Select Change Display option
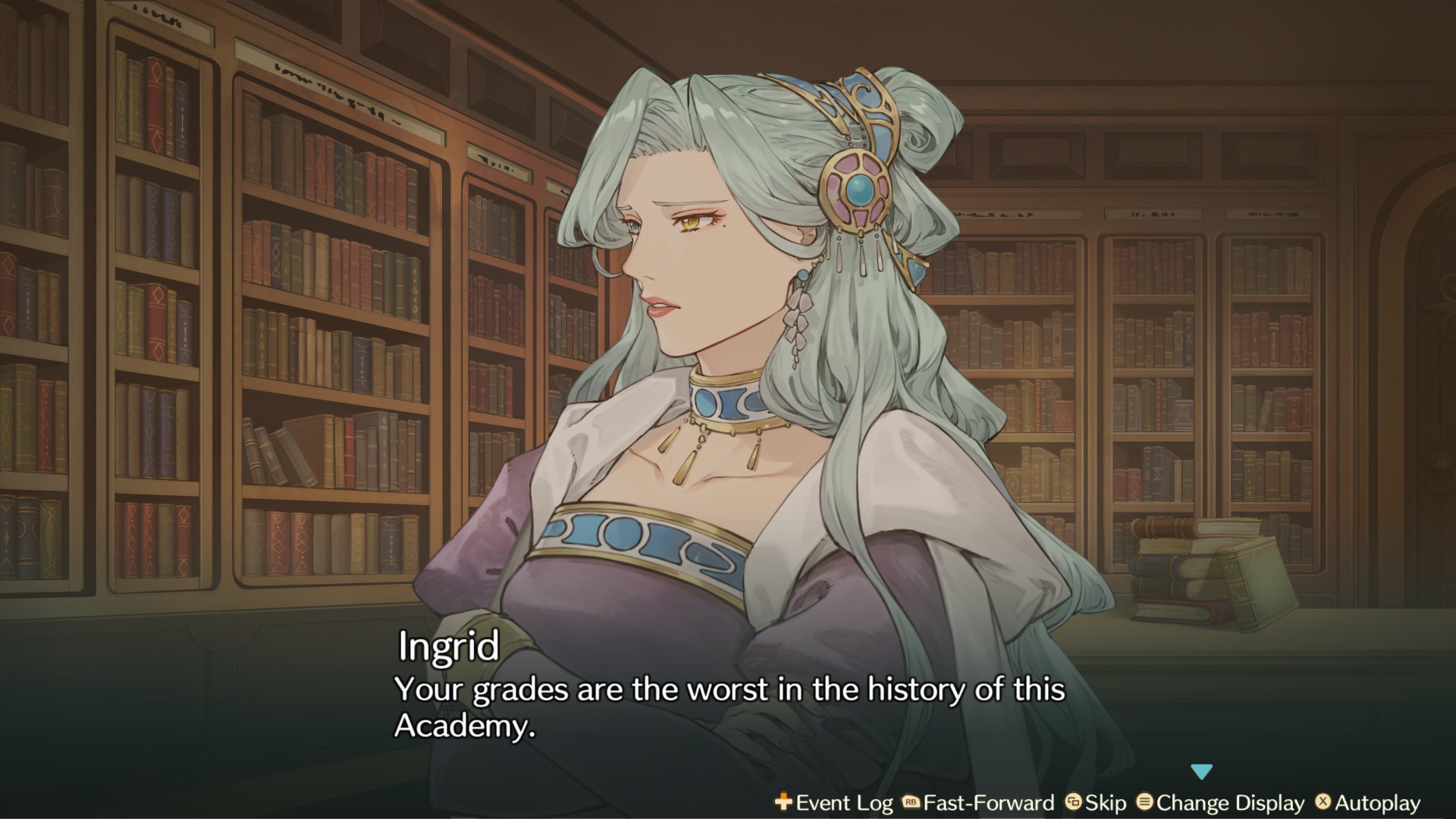1456x819 pixels. pos(1221,803)
